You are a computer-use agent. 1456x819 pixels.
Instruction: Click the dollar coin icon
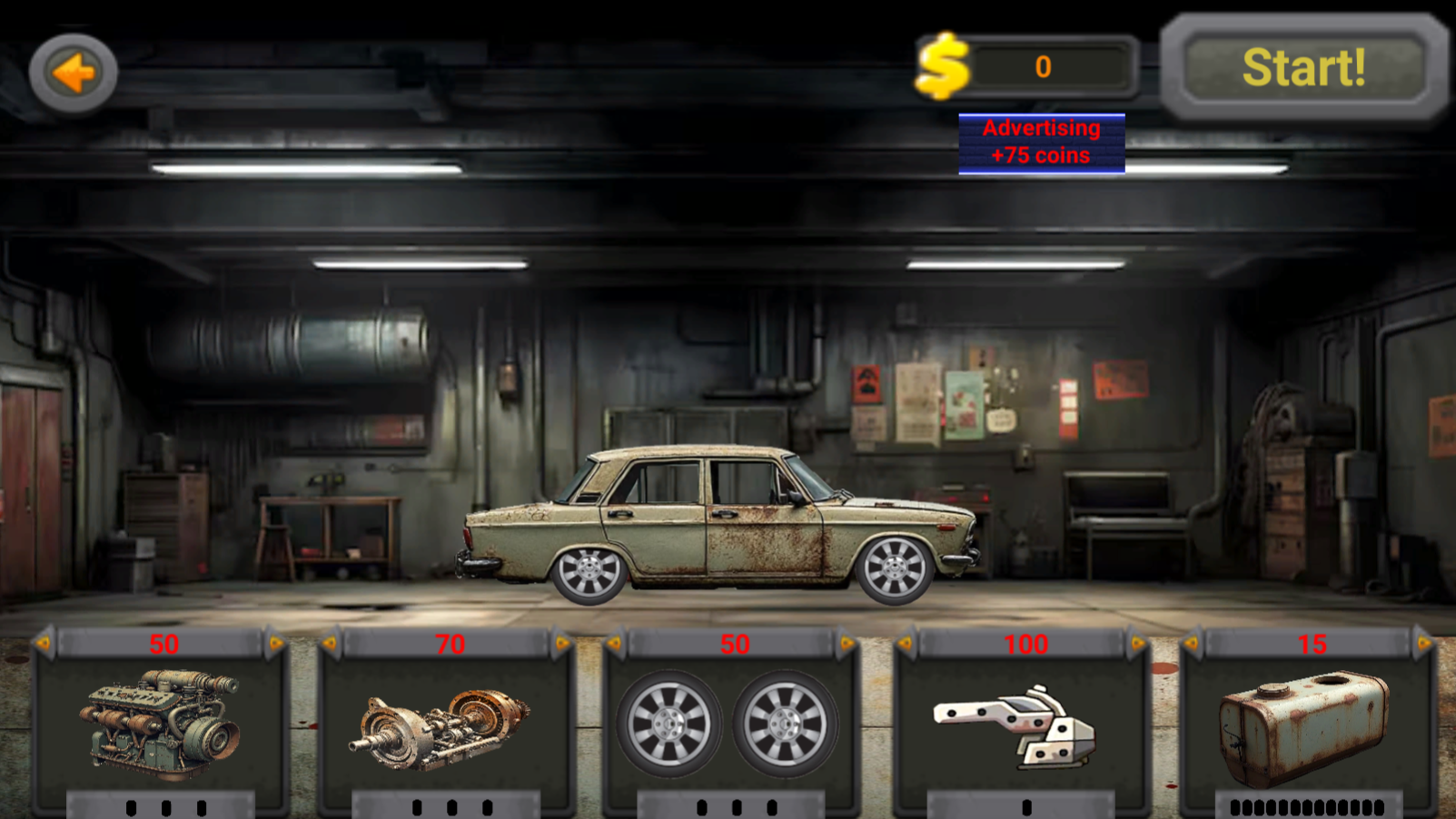pyautogui.click(x=942, y=64)
